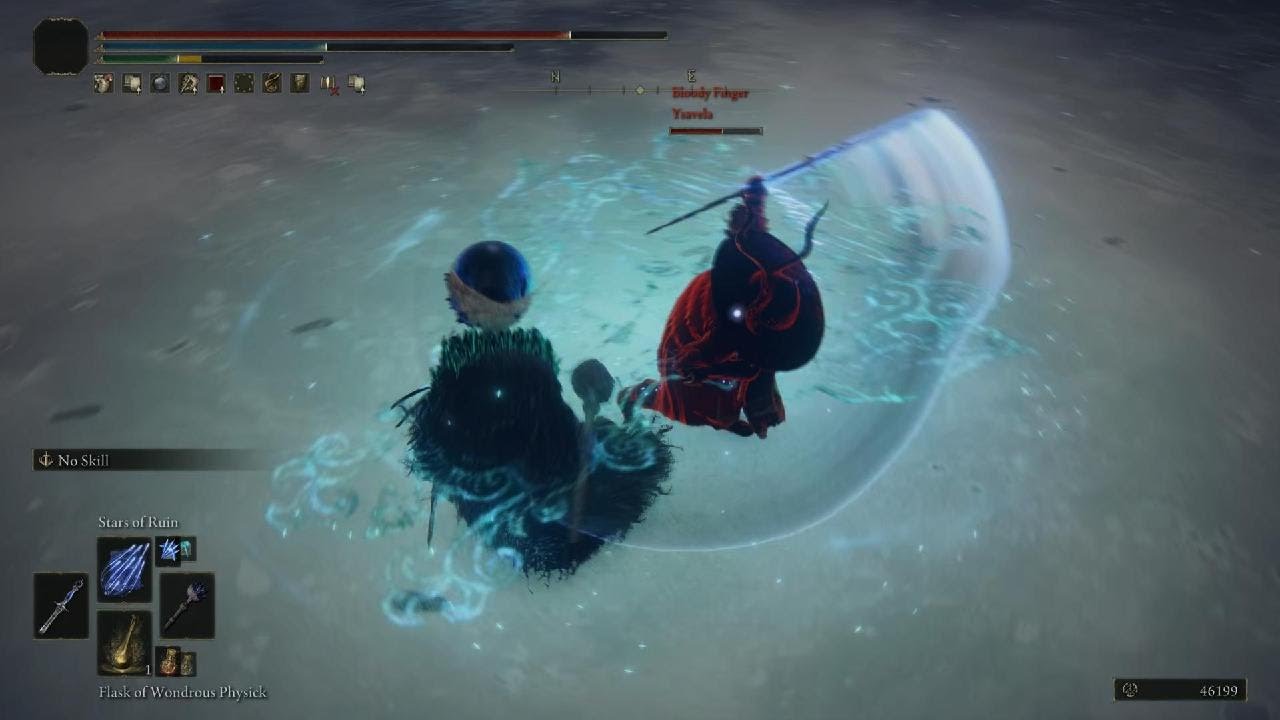Viewport: 1280px width, 720px height.
Task: Click the gray orb status effect icon
Action: [160, 84]
